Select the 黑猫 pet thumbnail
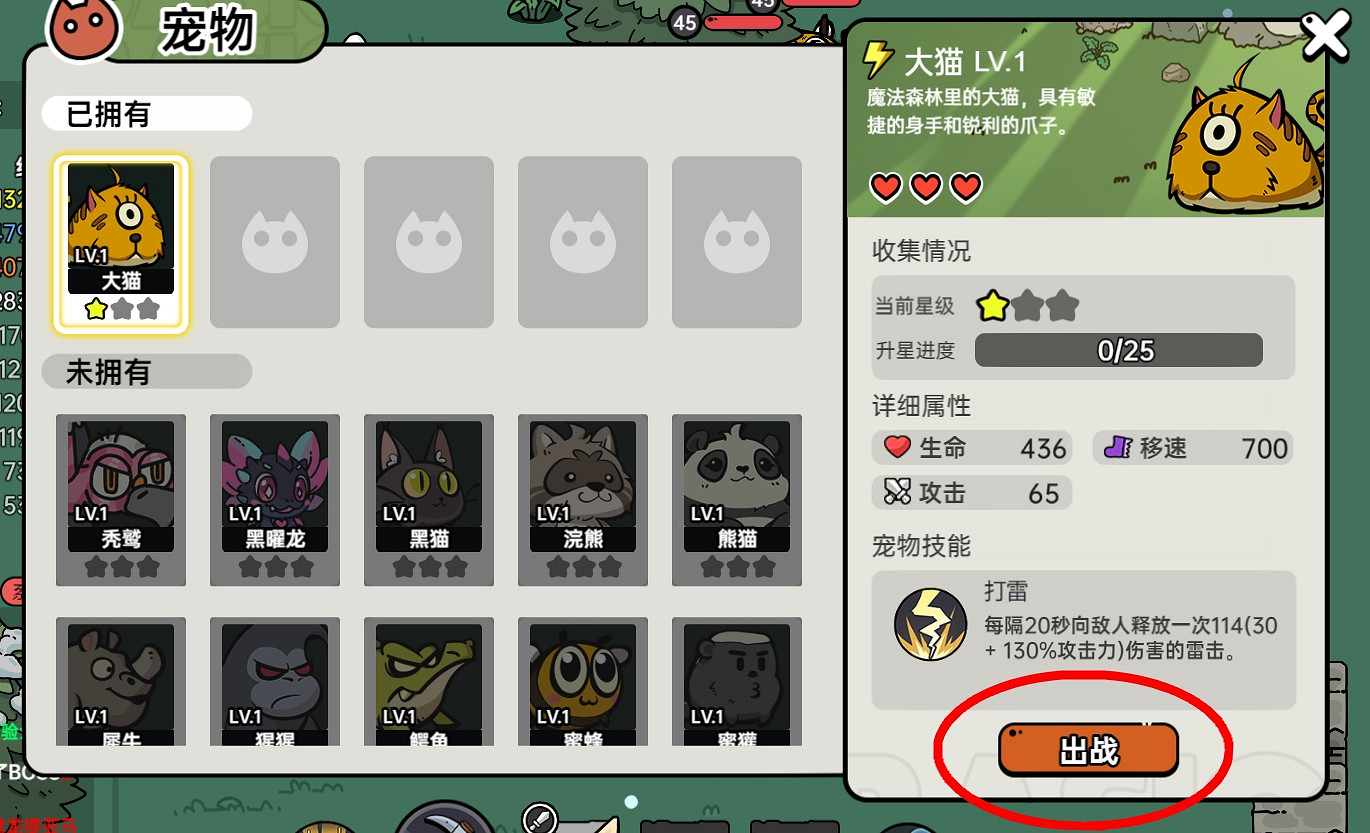The height and width of the screenshot is (833, 1370). coord(428,498)
